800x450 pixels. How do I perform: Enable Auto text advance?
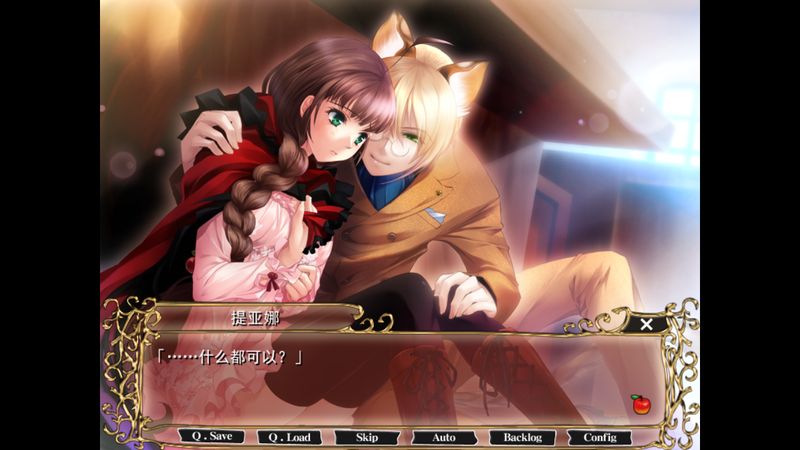click(444, 437)
